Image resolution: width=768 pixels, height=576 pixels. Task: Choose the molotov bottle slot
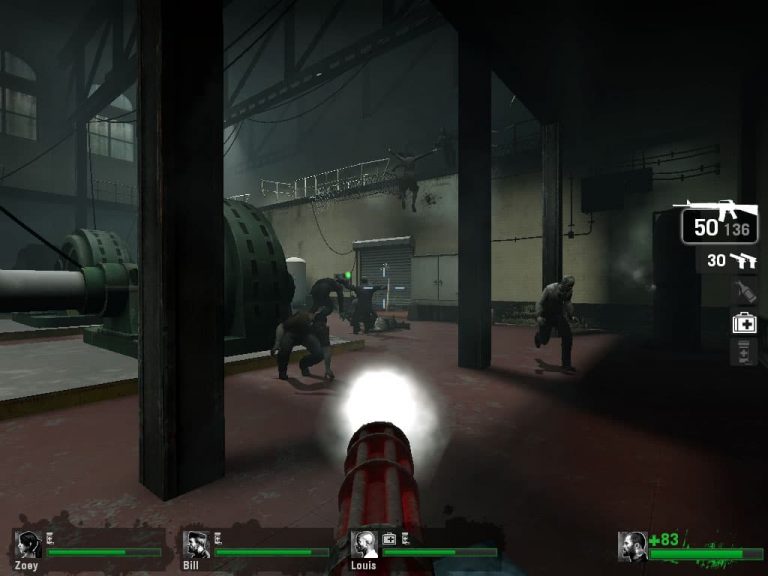(x=743, y=292)
